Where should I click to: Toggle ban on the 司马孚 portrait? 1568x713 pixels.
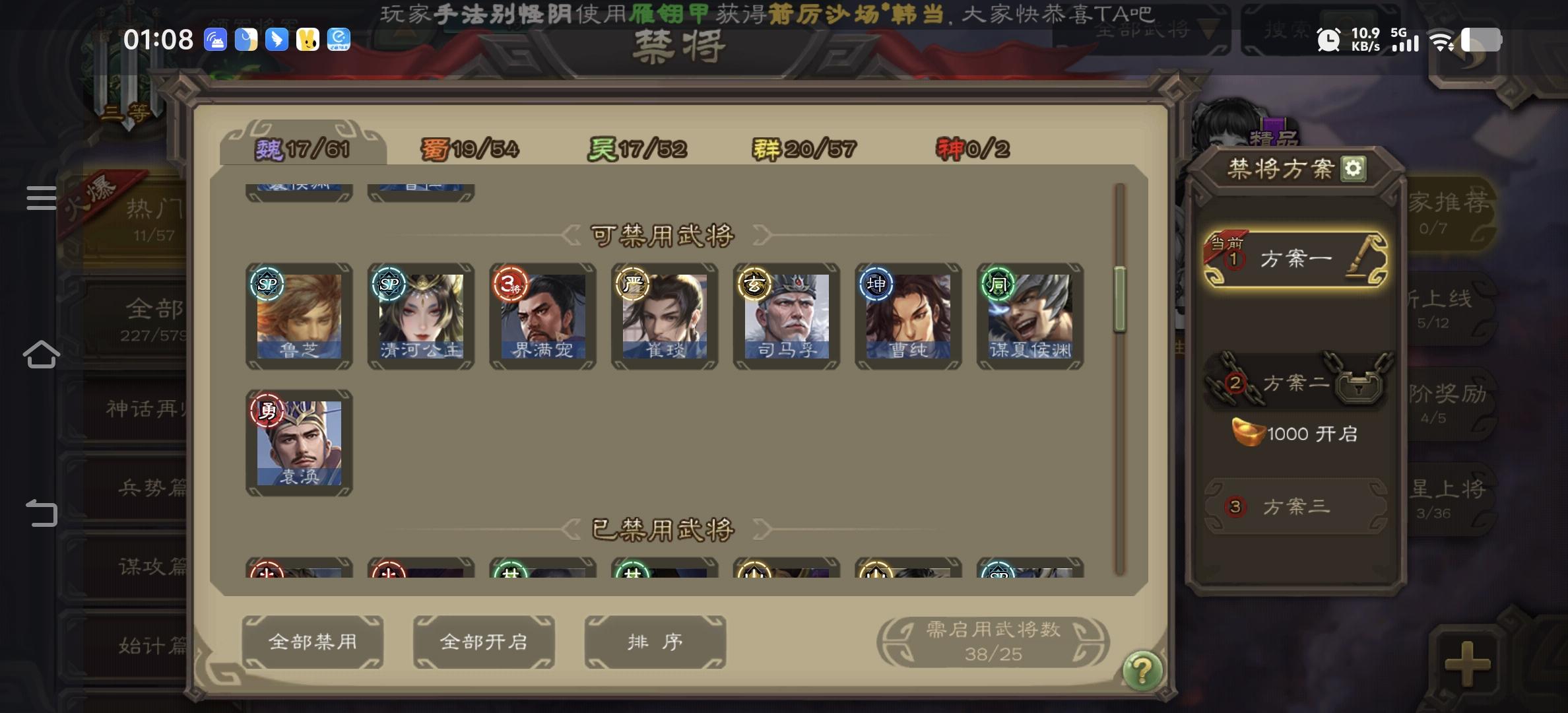click(x=785, y=316)
